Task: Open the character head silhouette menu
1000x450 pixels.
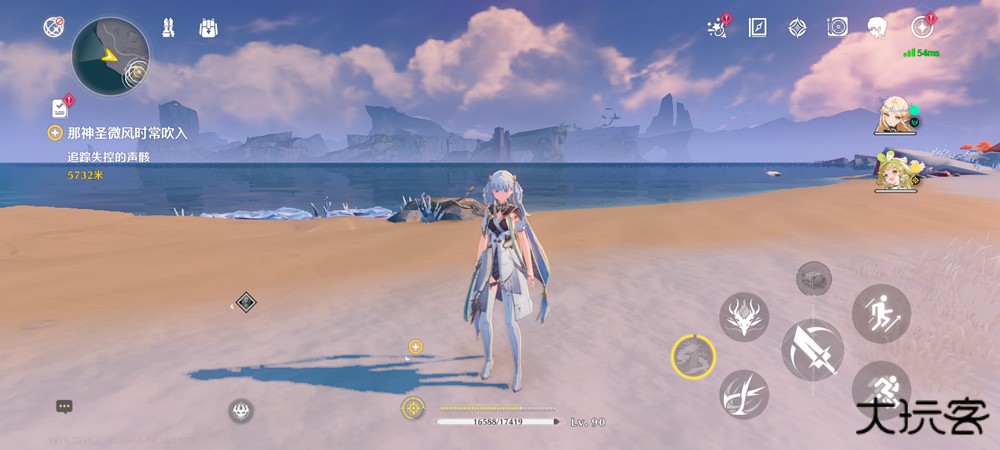Action: click(878, 27)
